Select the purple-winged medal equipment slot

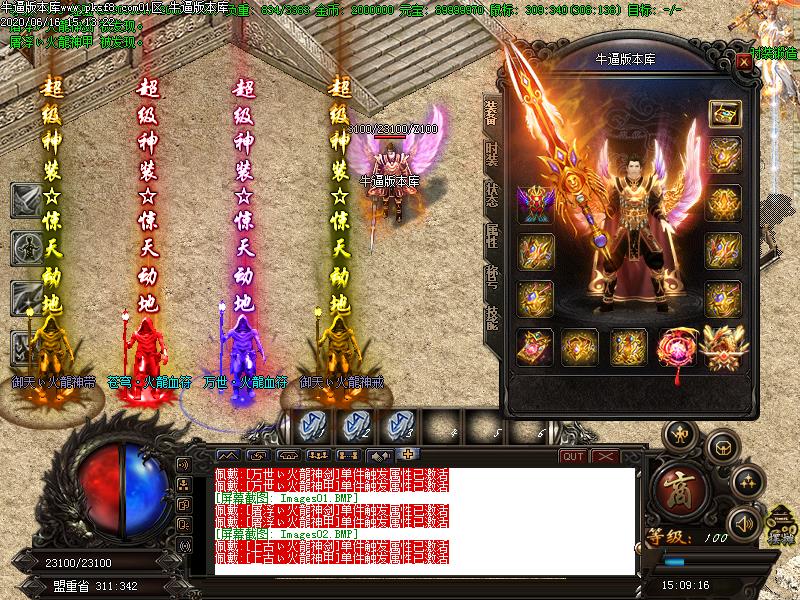point(534,203)
